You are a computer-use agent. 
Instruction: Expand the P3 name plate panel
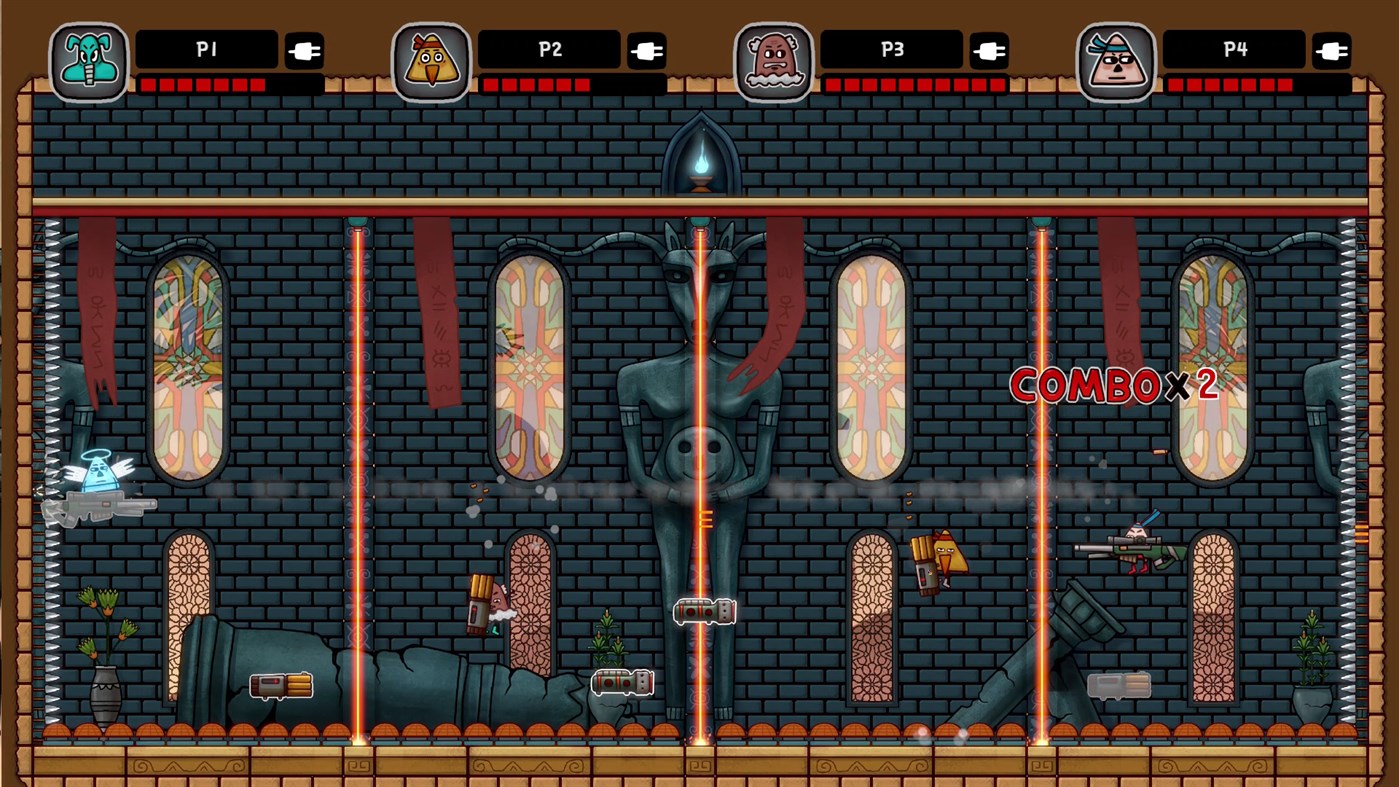pyautogui.click(x=891, y=49)
